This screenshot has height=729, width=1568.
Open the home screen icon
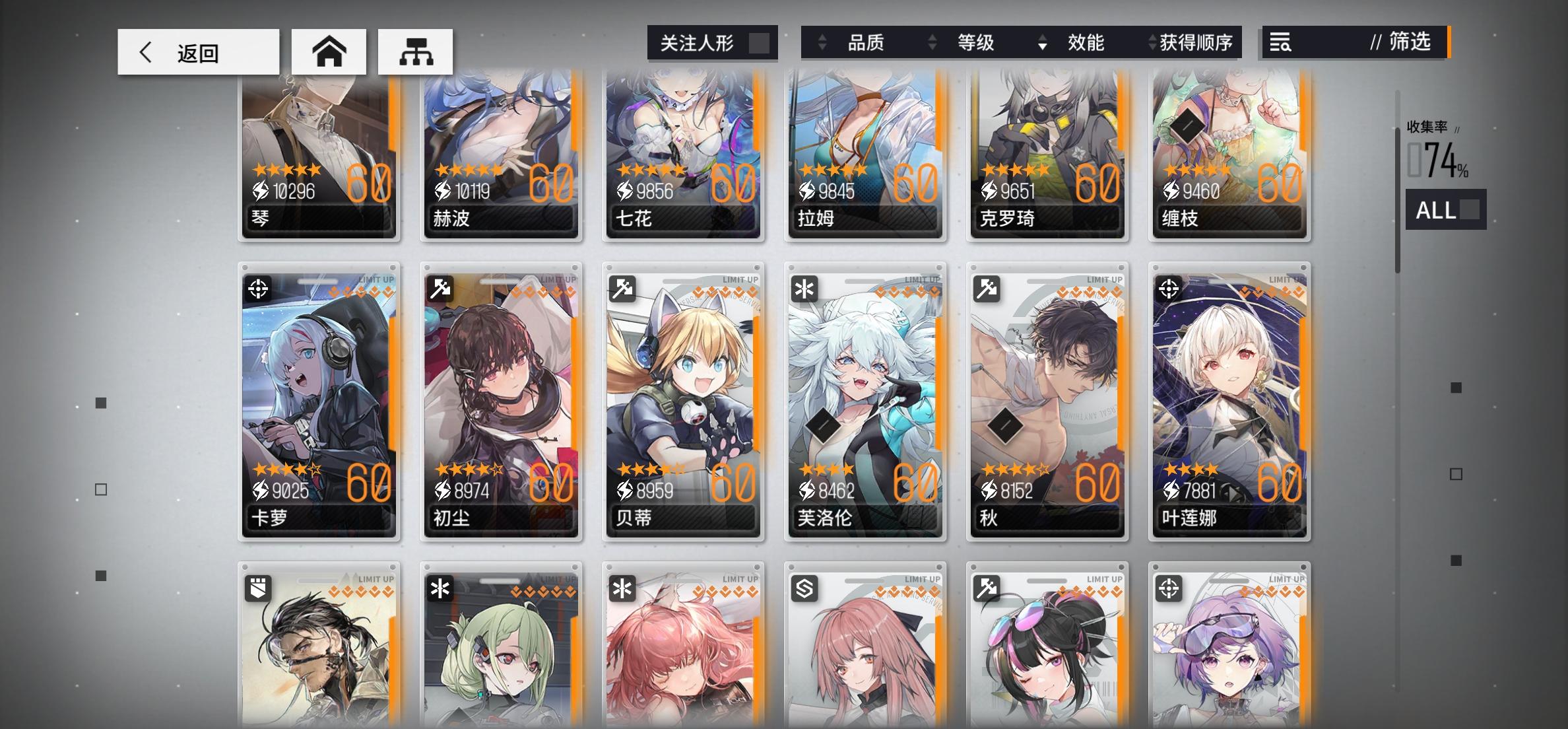point(328,51)
